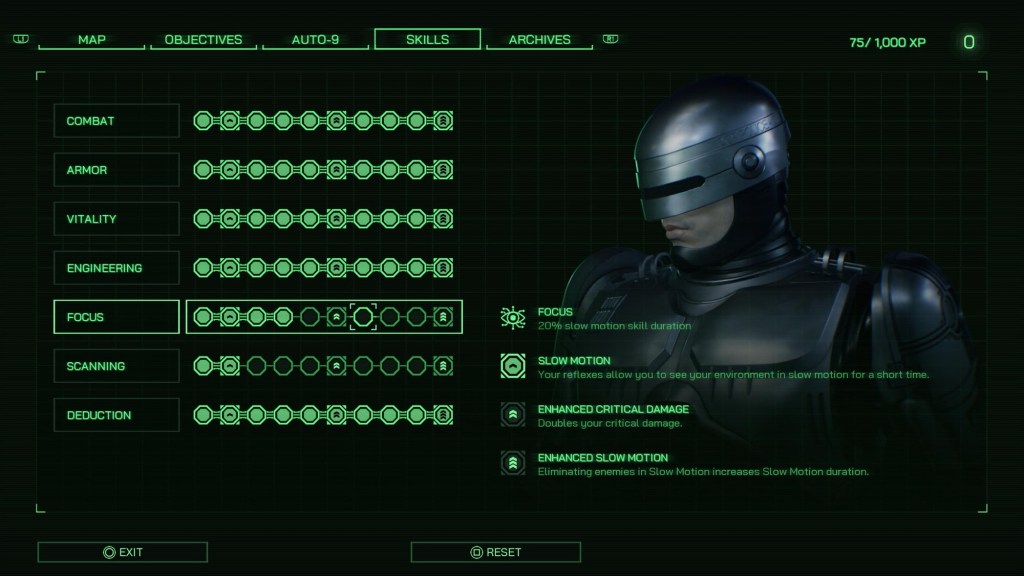The width and height of the screenshot is (1024, 576).
Task: Click the Slow Motion perk icon in description
Action: 513,367
